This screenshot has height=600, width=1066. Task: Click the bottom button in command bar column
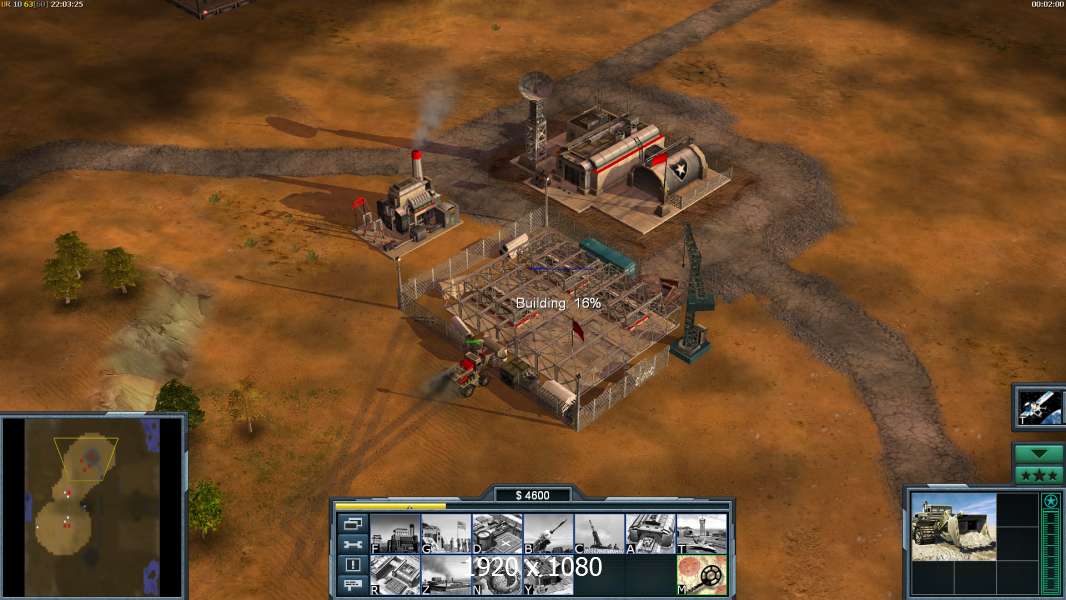click(x=353, y=586)
